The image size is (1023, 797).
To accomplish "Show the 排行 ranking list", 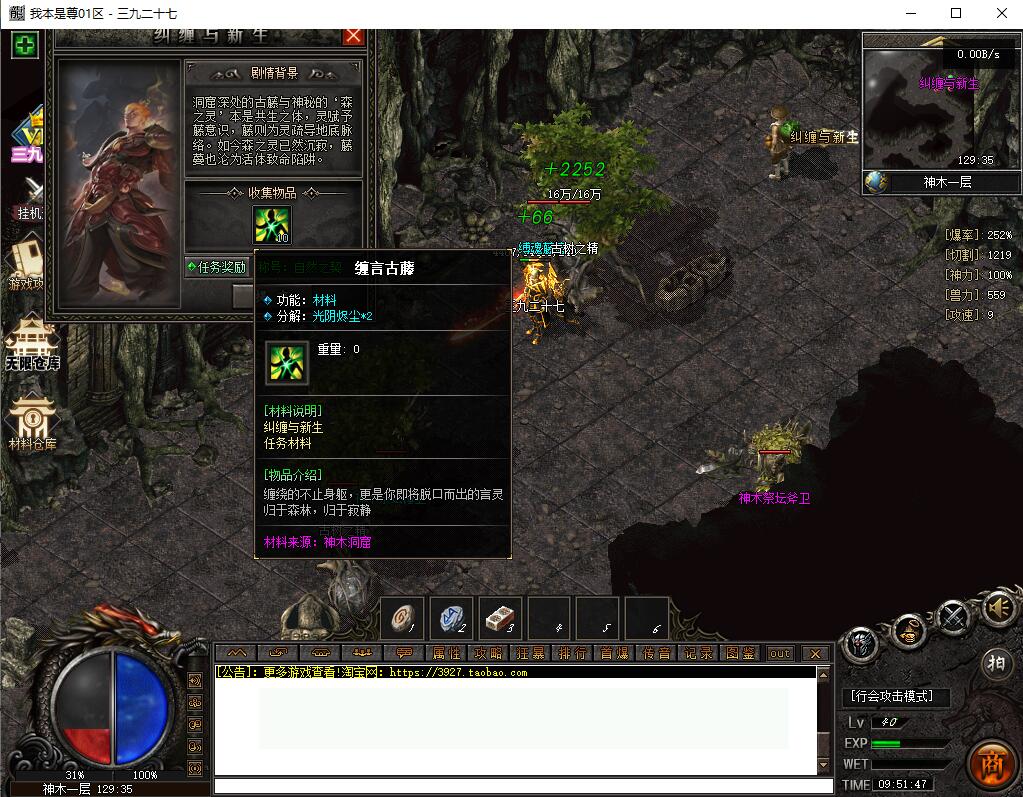I will [572, 653].
